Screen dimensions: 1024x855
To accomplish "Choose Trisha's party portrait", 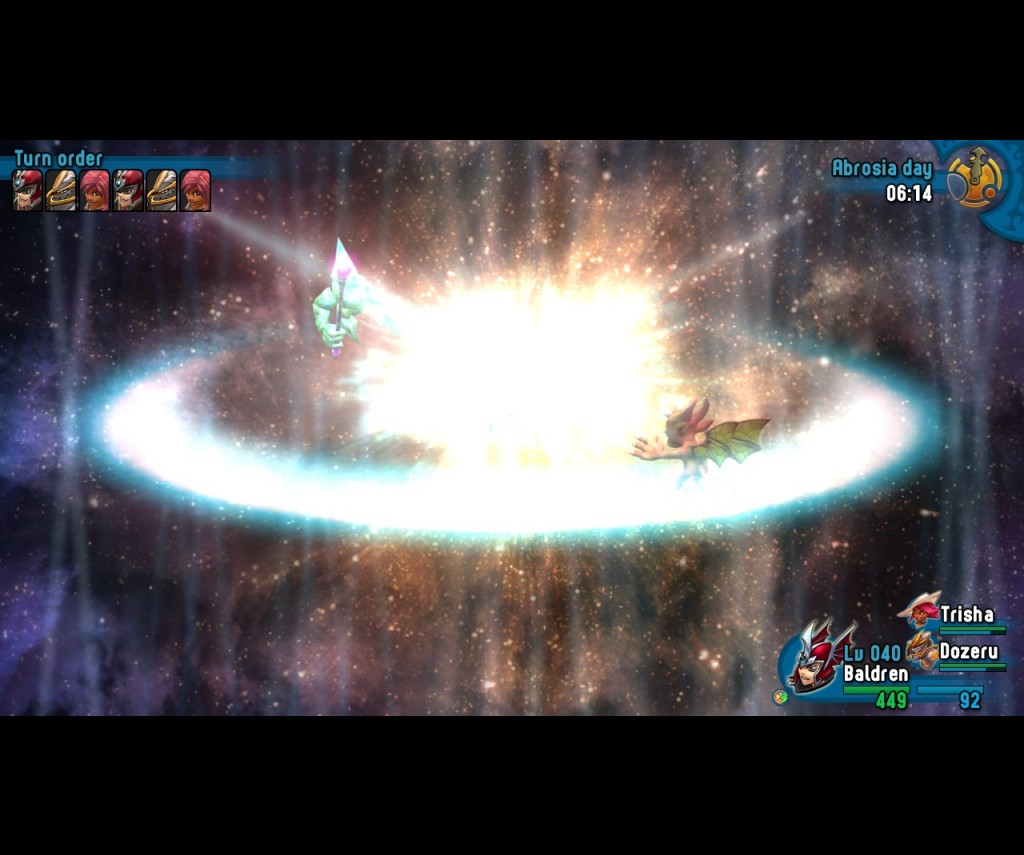I will click(x=919, y=609).
